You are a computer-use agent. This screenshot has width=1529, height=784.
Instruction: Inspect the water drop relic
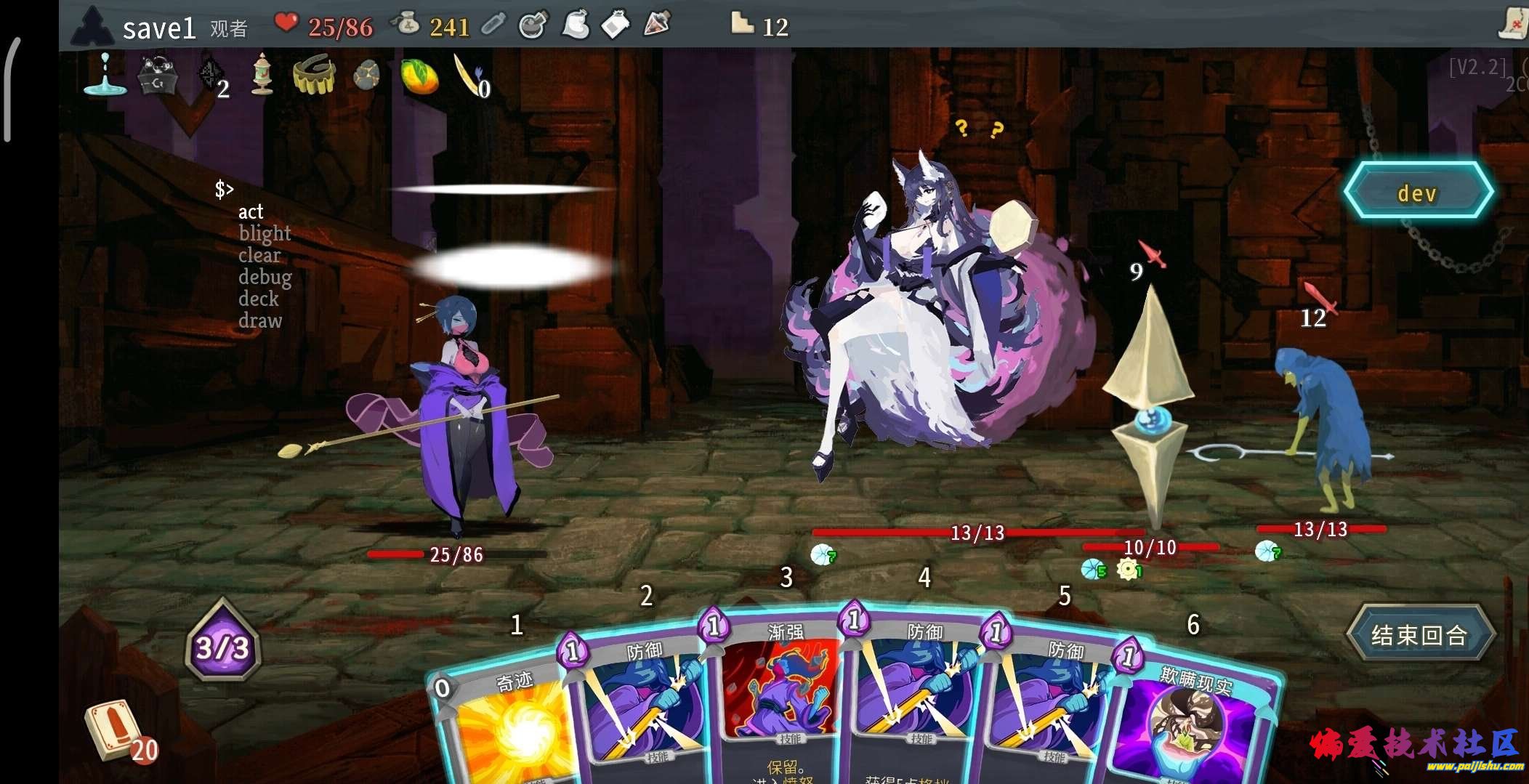click(105, 80)
